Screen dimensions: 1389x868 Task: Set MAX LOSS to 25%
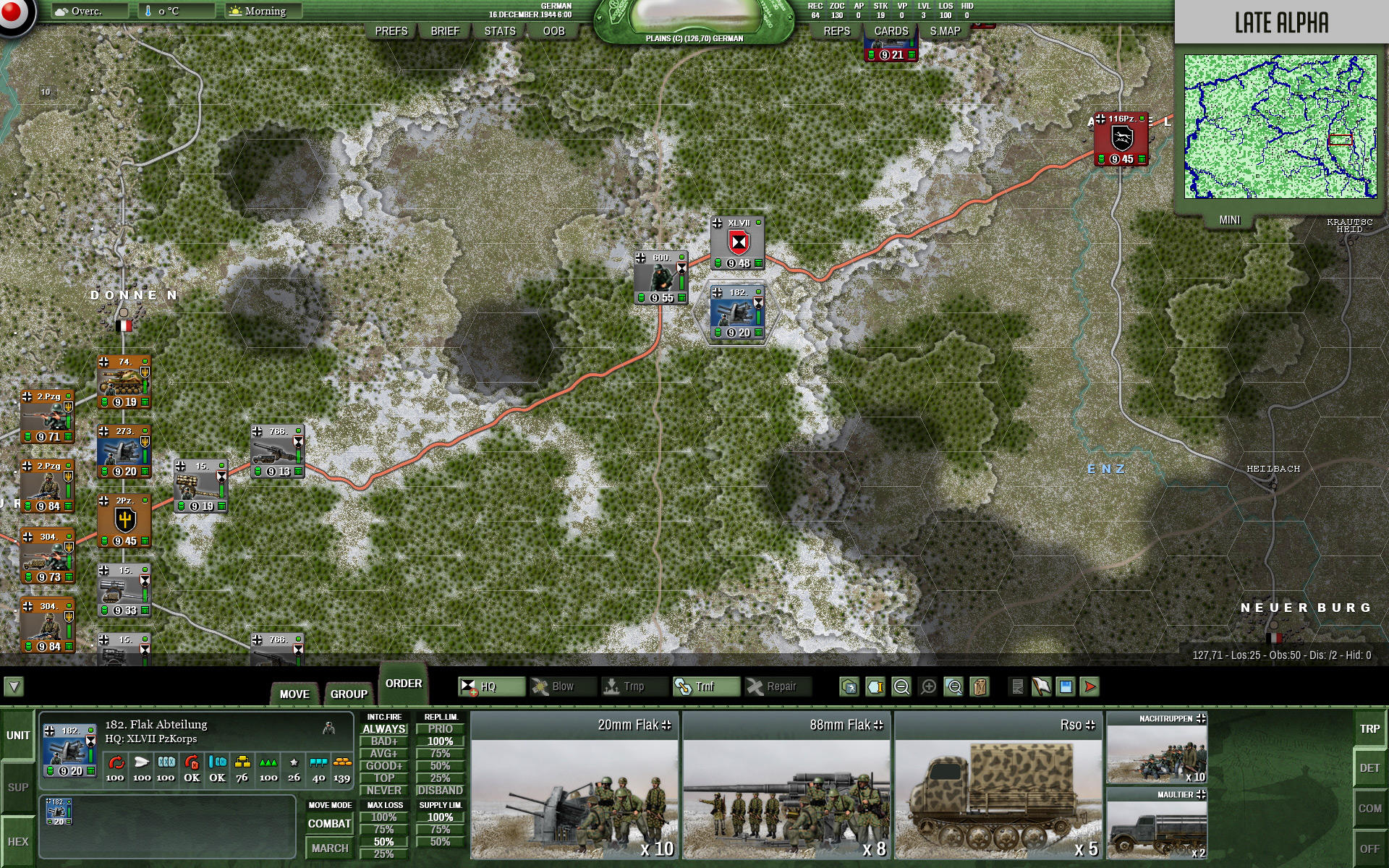pos(386,854)
